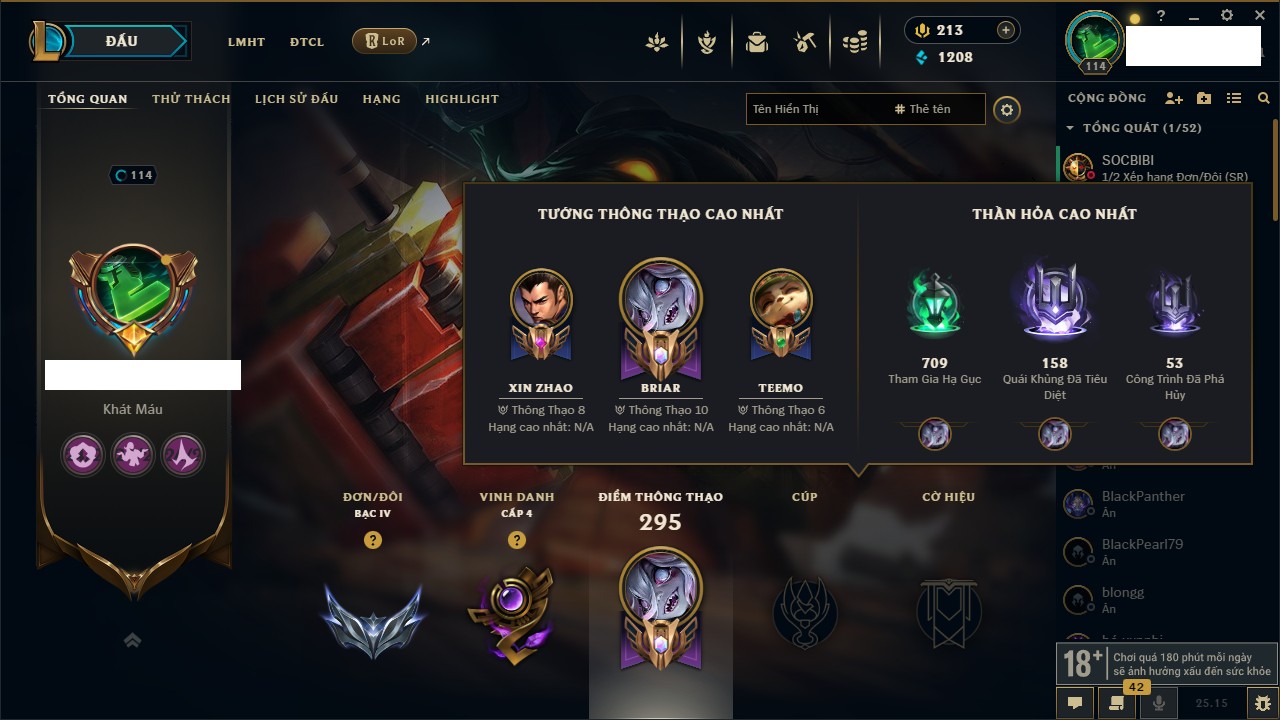Add Riot Points with the plus button
The height and width of the screenshot is (720, 1280).
pos(1006,30)
